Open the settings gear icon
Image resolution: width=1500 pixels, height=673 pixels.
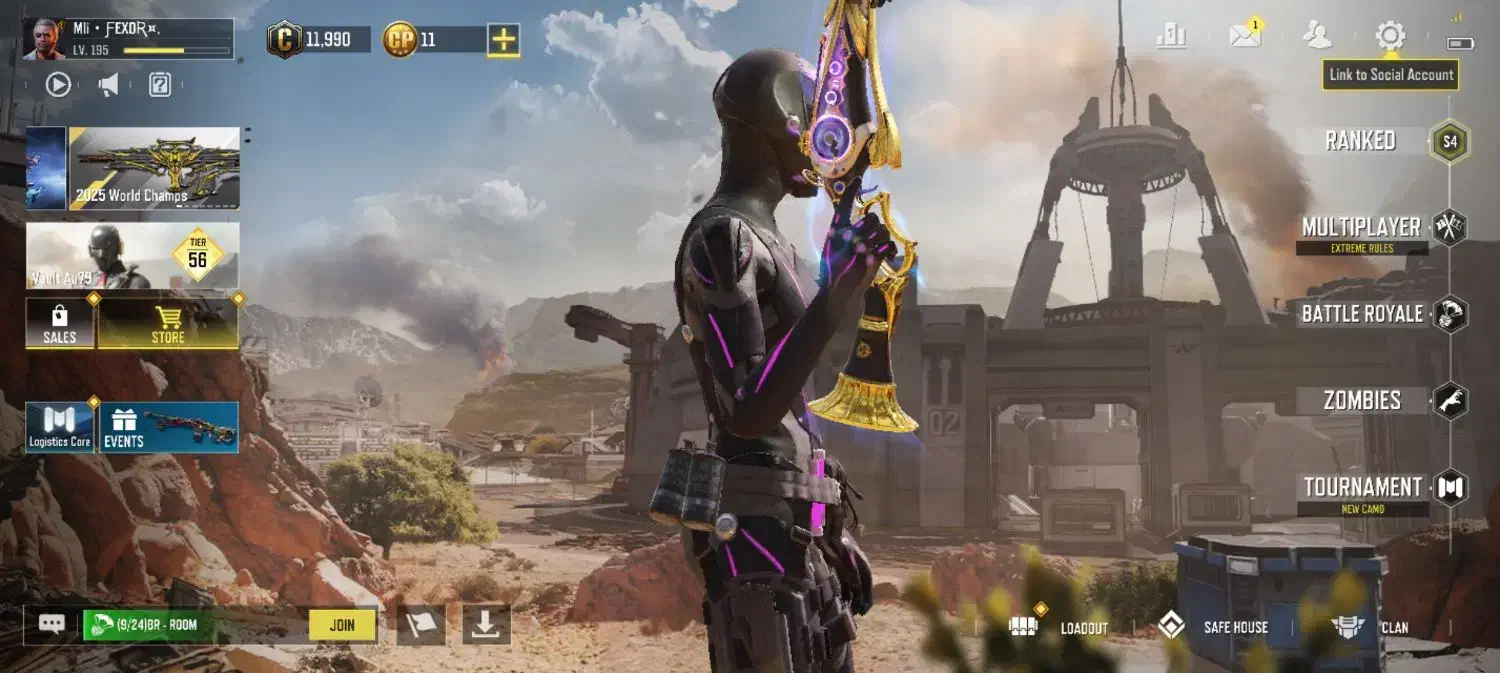pyautogui.click(x=1390, y=37)
